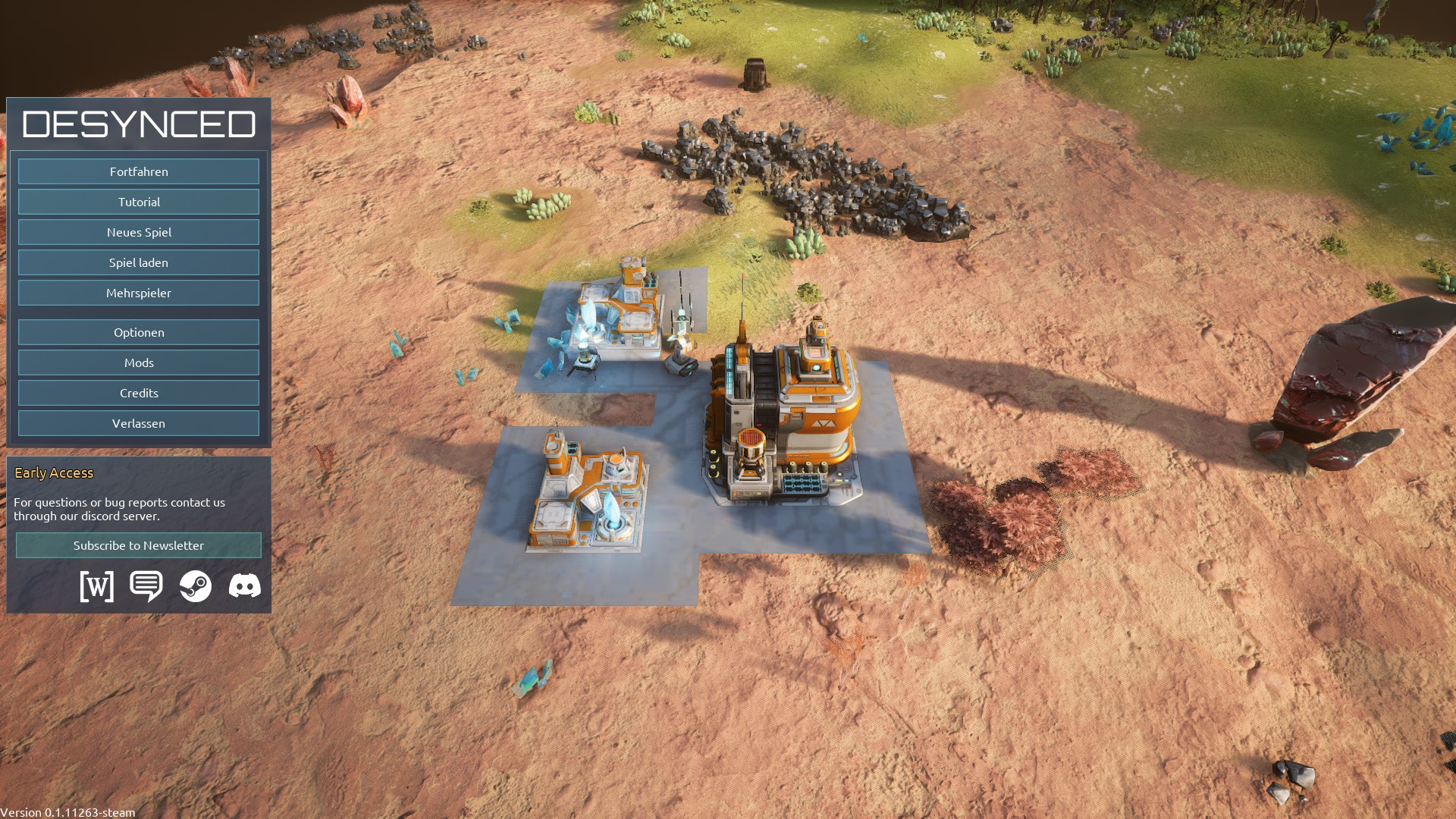Open the Optionen settings
Image resolution: width=1456 pixels, height=819 pixels.
pyautogui.click(x=139, y=332)
